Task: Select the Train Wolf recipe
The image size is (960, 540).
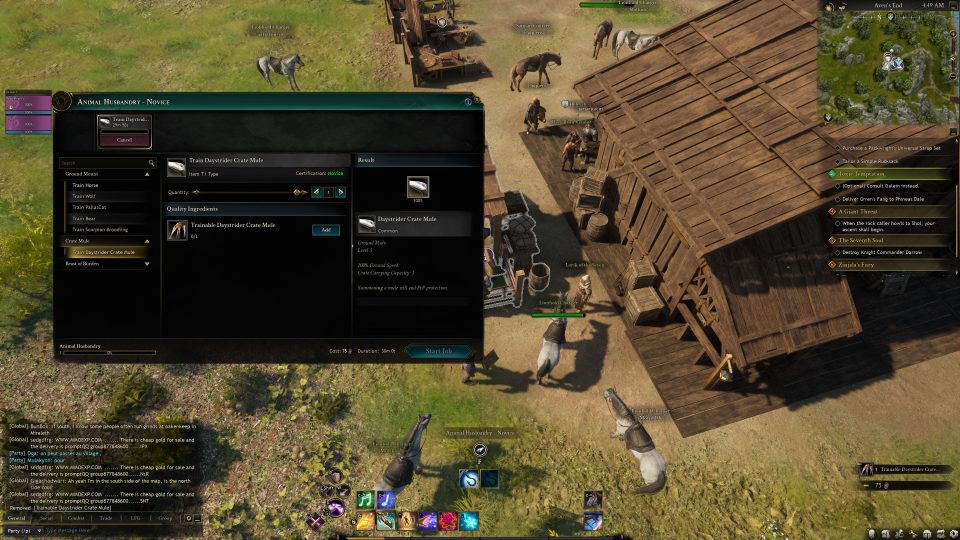Action: coord(83,196)
